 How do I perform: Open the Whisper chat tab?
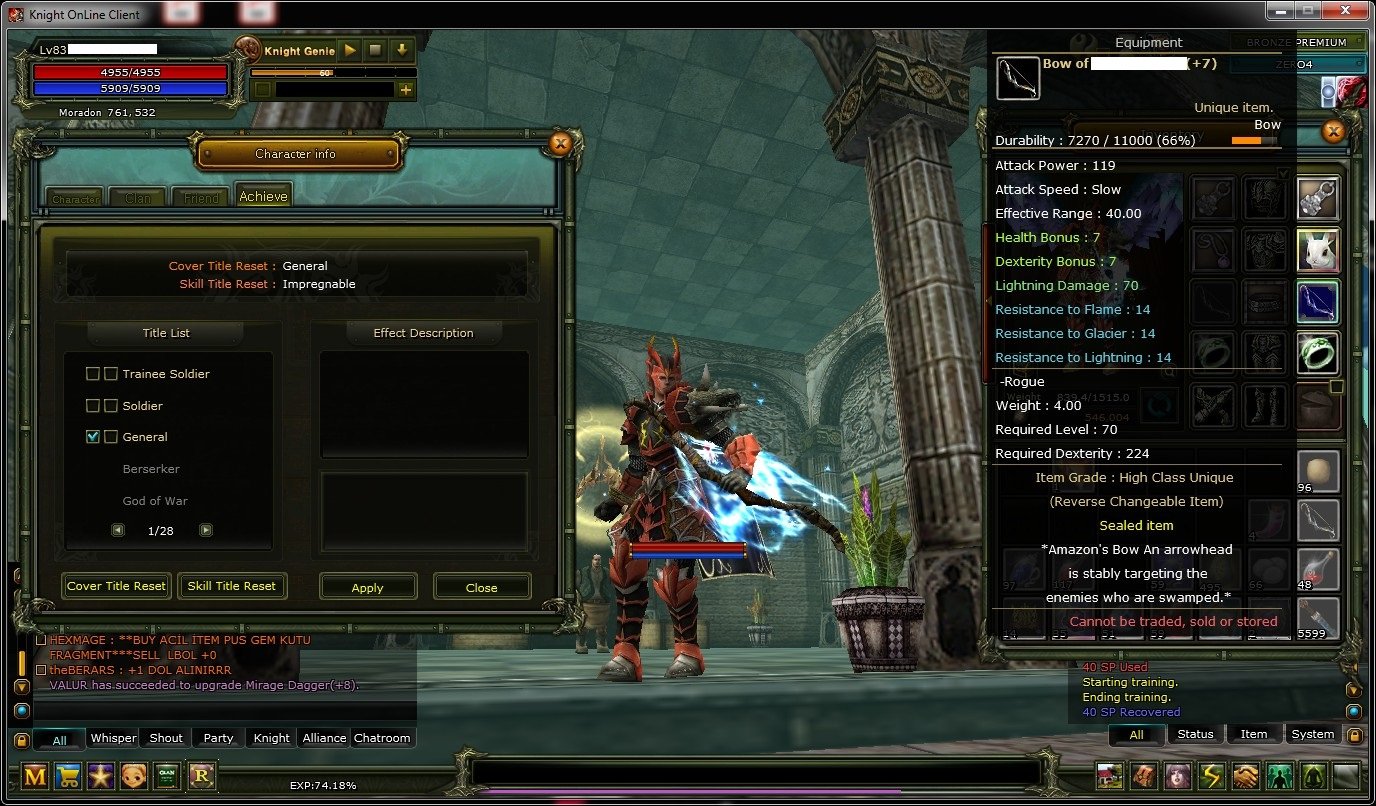coord(112,738)
